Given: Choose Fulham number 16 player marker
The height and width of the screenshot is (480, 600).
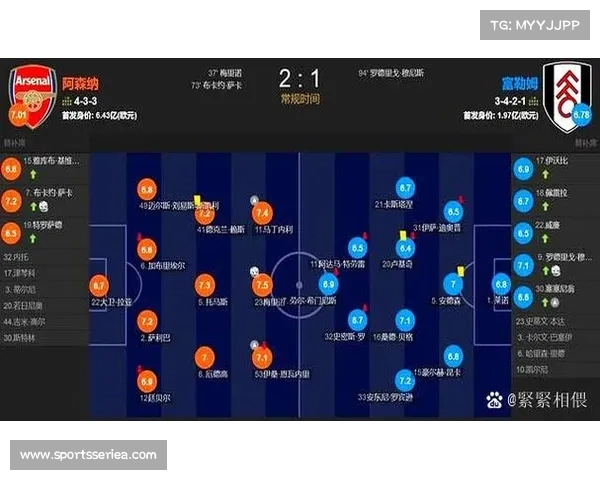Looking at the screenshot, I should click(406, 321).
